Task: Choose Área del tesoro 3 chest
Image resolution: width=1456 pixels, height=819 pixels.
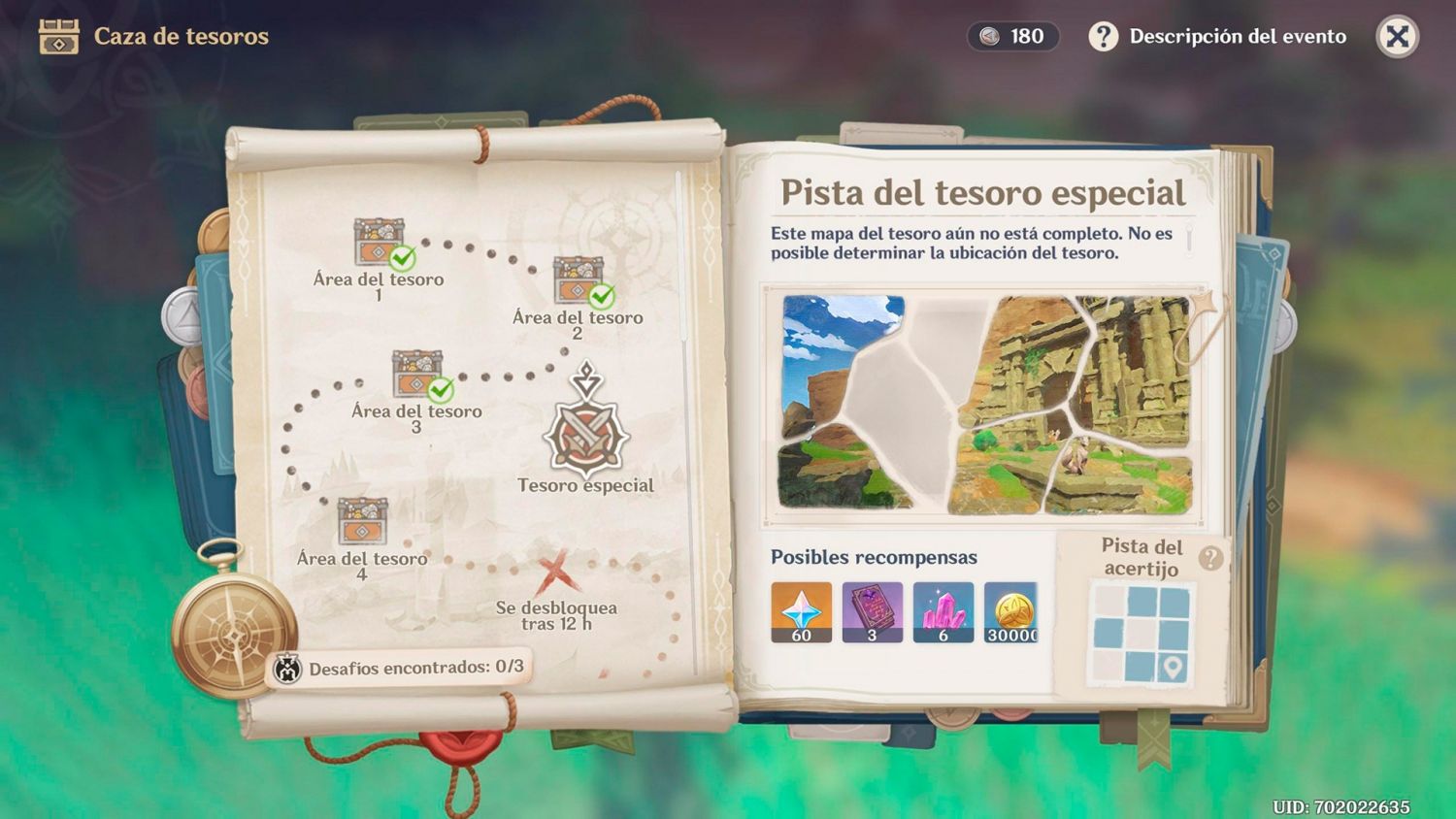Action: (x=418, y=375)
